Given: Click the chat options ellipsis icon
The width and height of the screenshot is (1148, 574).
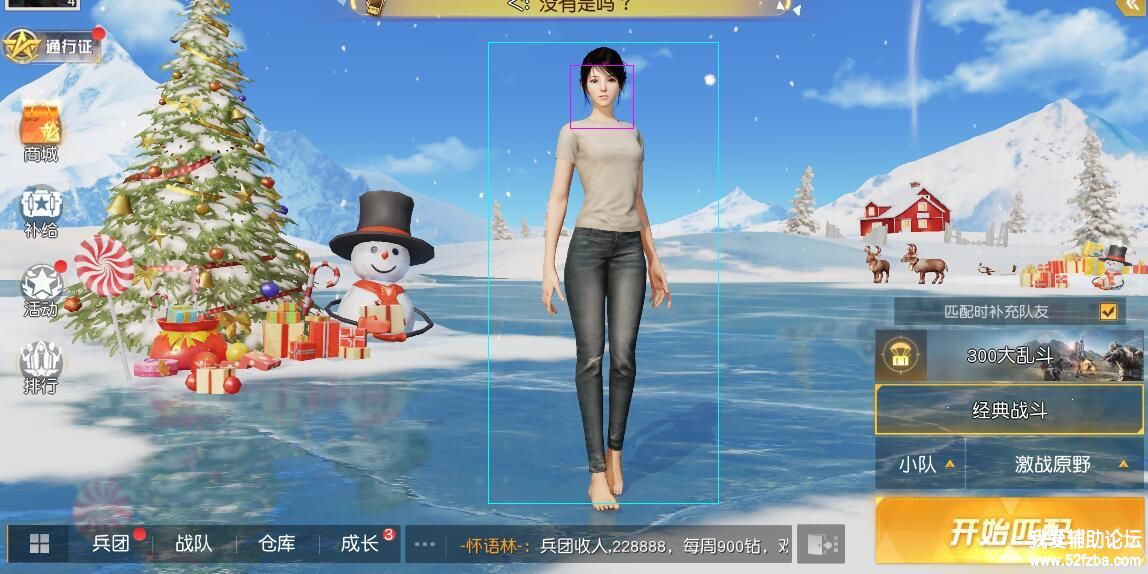Looking at the screenshot, I should pos(424,545).
